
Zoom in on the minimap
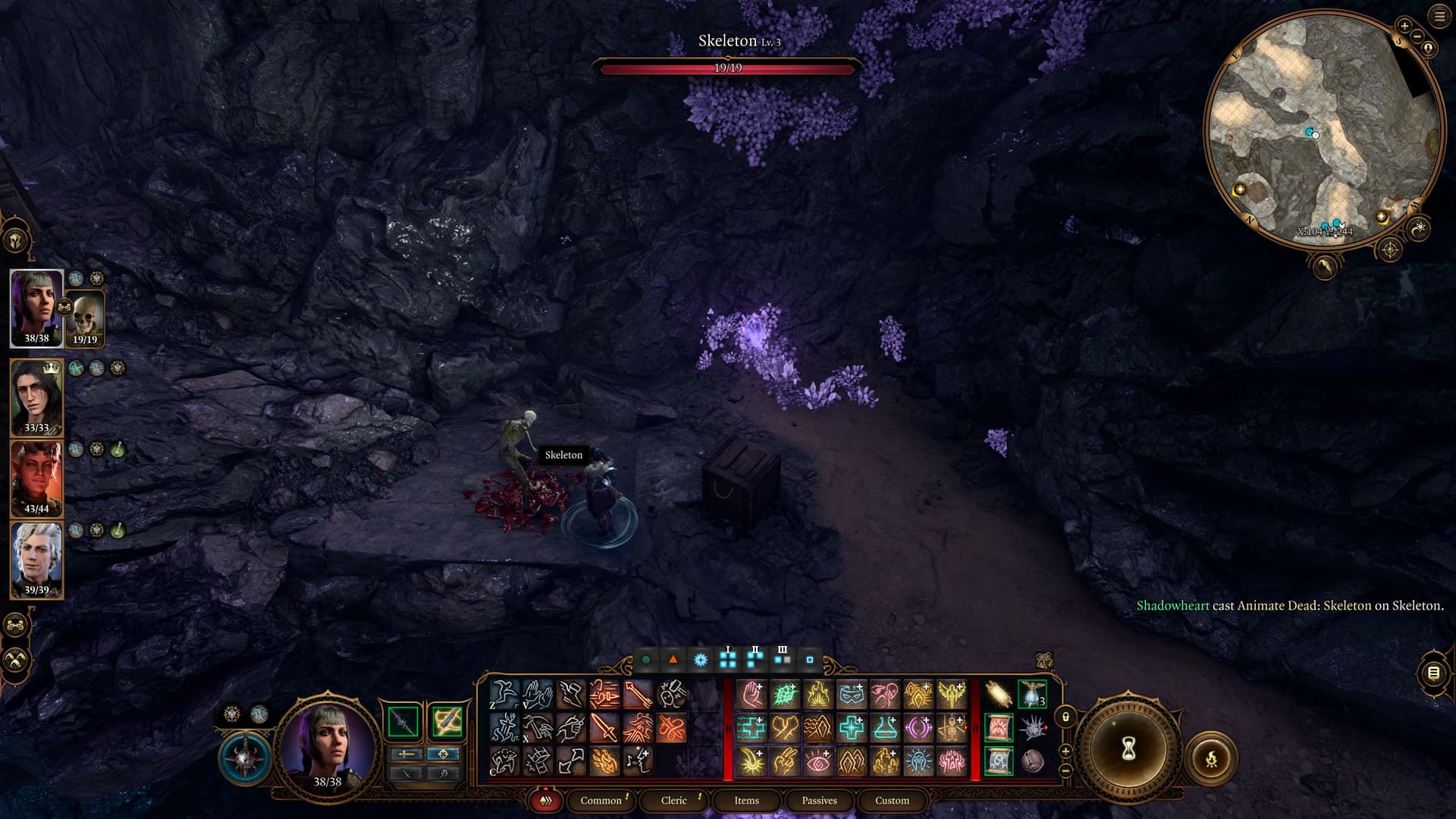click(1404, 26)
